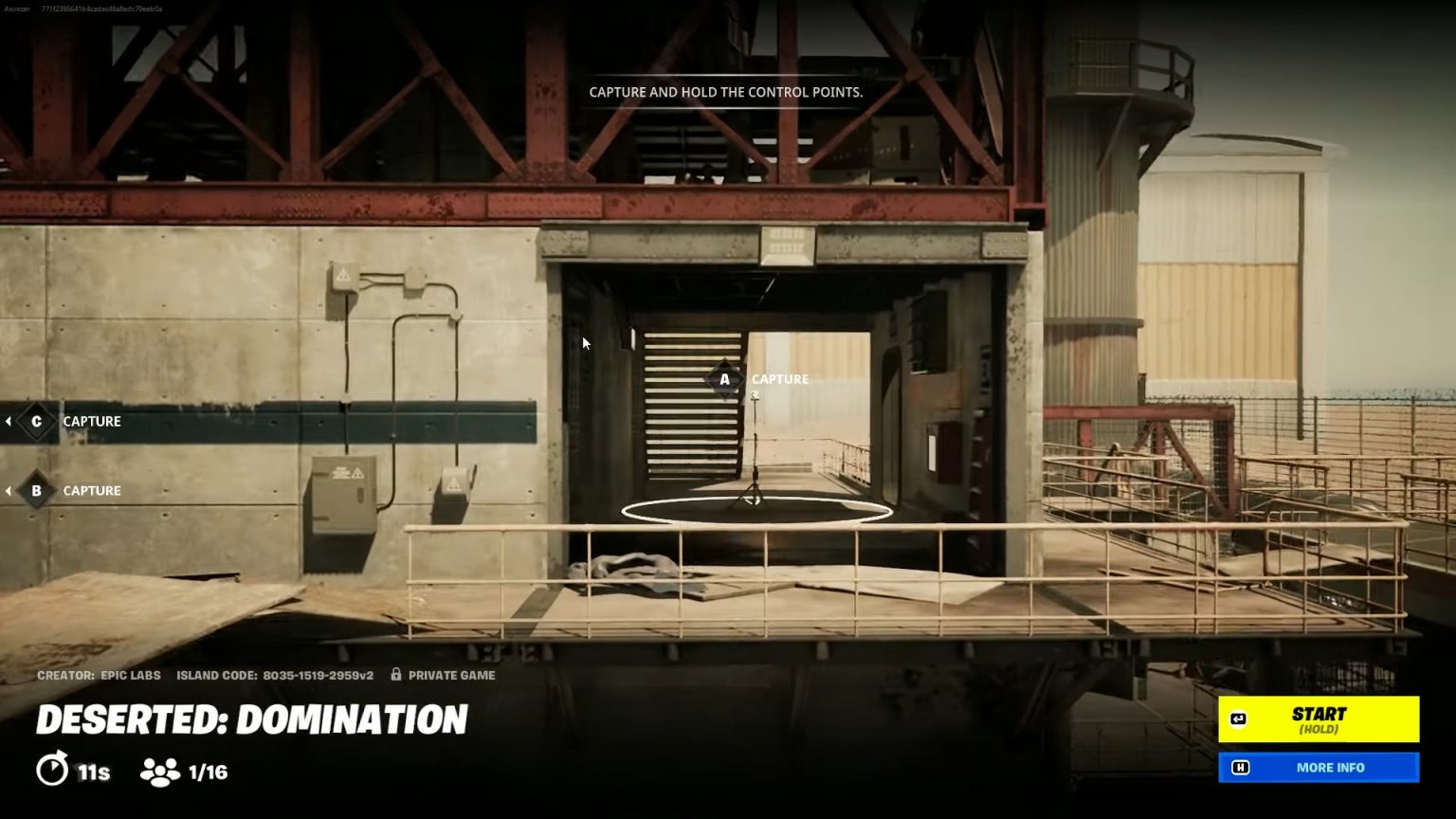This screenshot has height=819, width=1456.
Task: Click the yellow Start button
Action: [1319, 719]
